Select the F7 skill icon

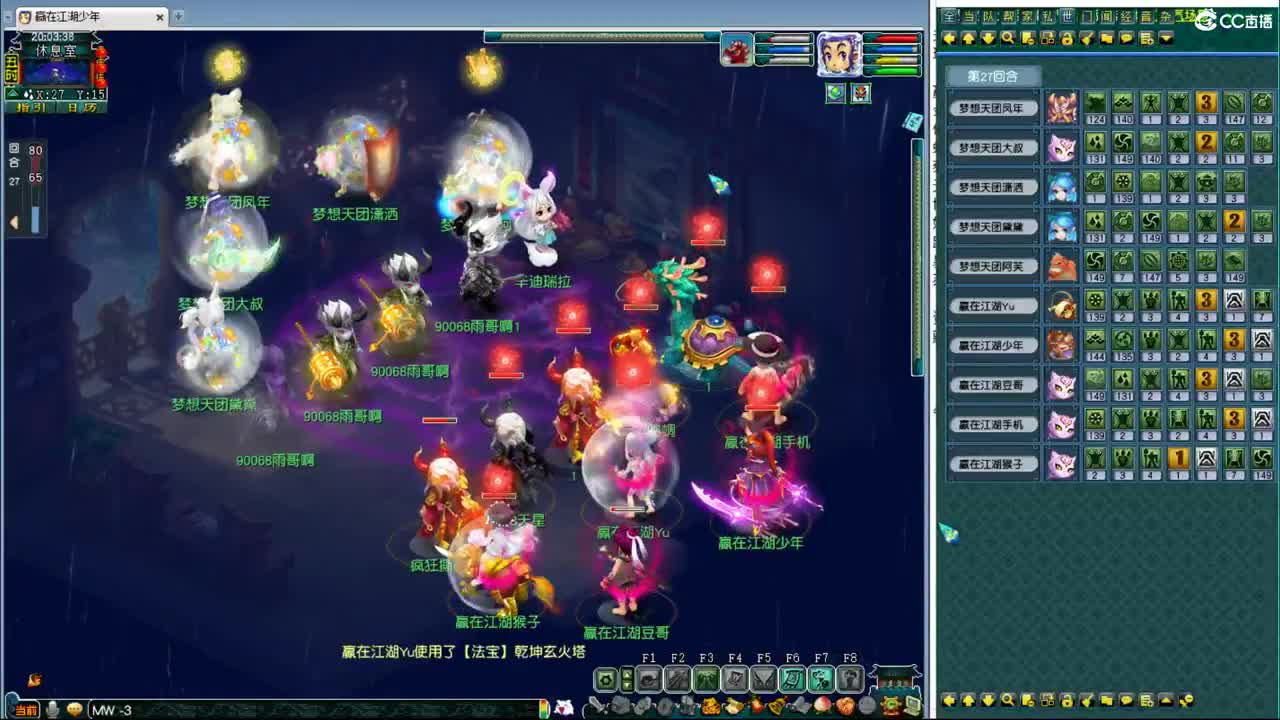821,679
